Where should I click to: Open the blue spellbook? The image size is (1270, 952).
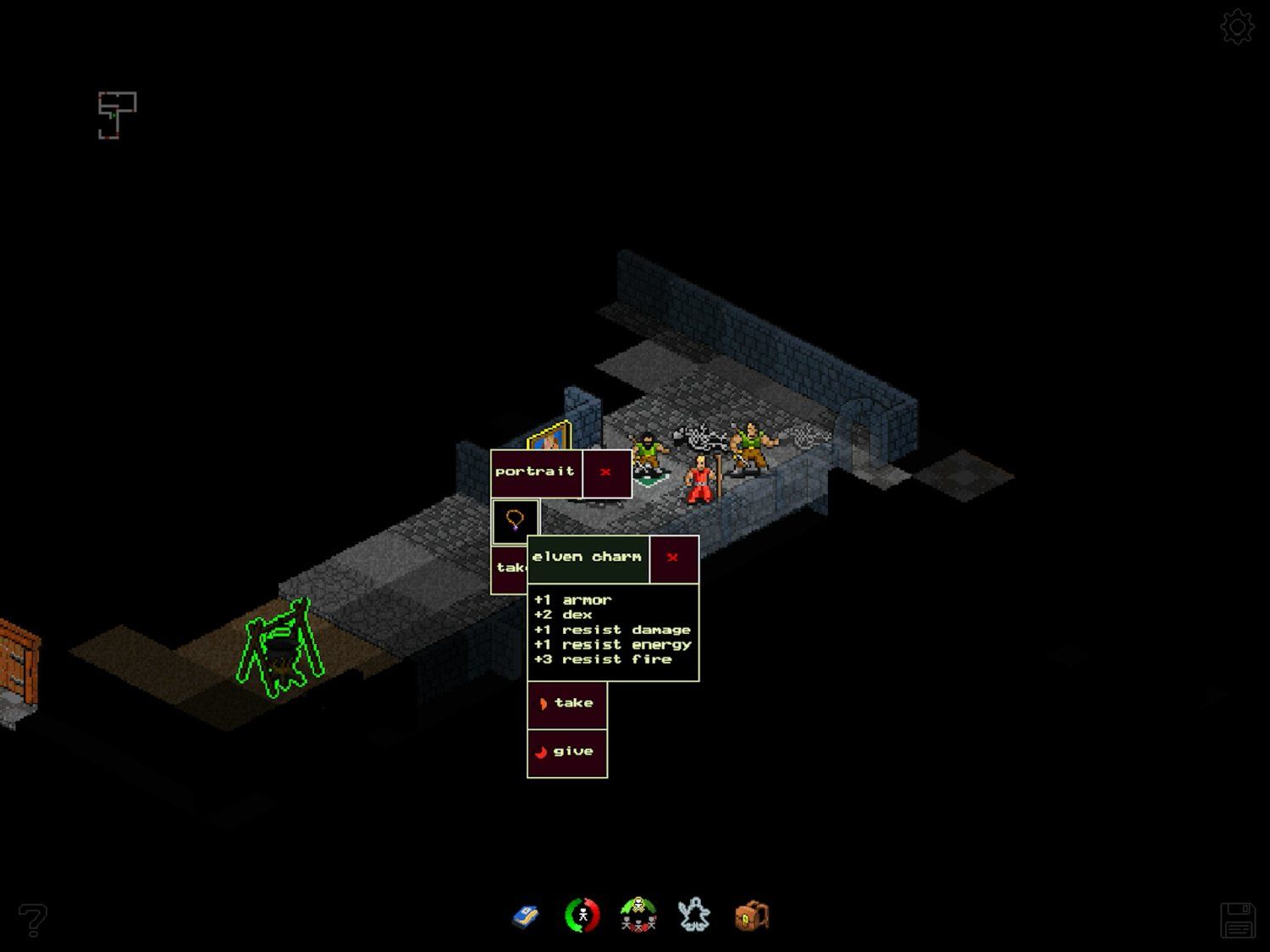pos(526,916)
